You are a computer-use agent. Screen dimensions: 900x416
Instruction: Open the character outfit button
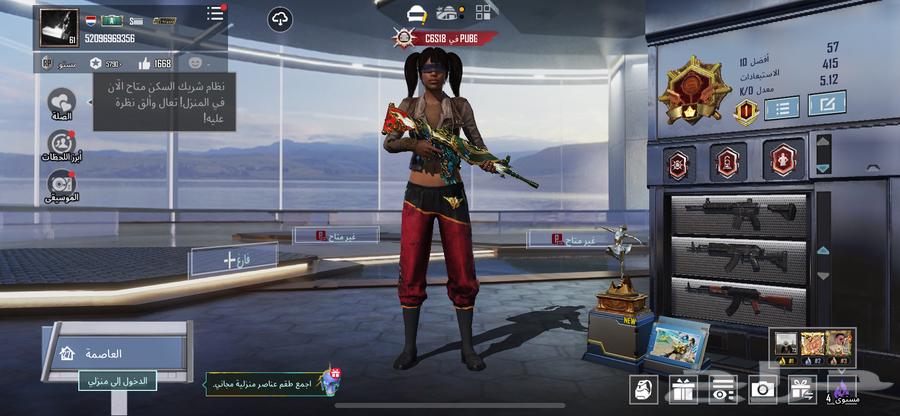[643, 388]
